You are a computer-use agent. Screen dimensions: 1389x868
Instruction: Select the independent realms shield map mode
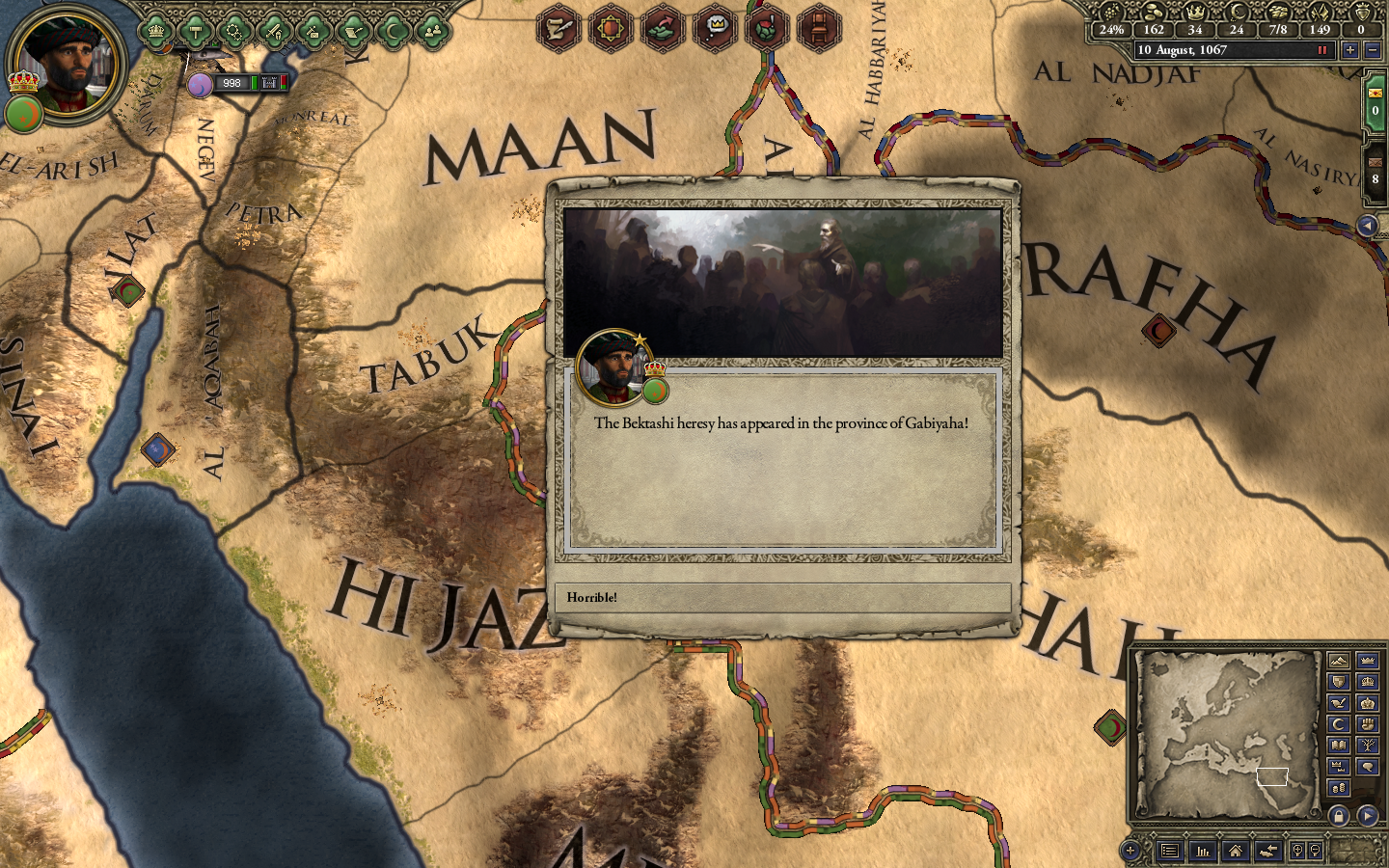tap(1338, 682)
